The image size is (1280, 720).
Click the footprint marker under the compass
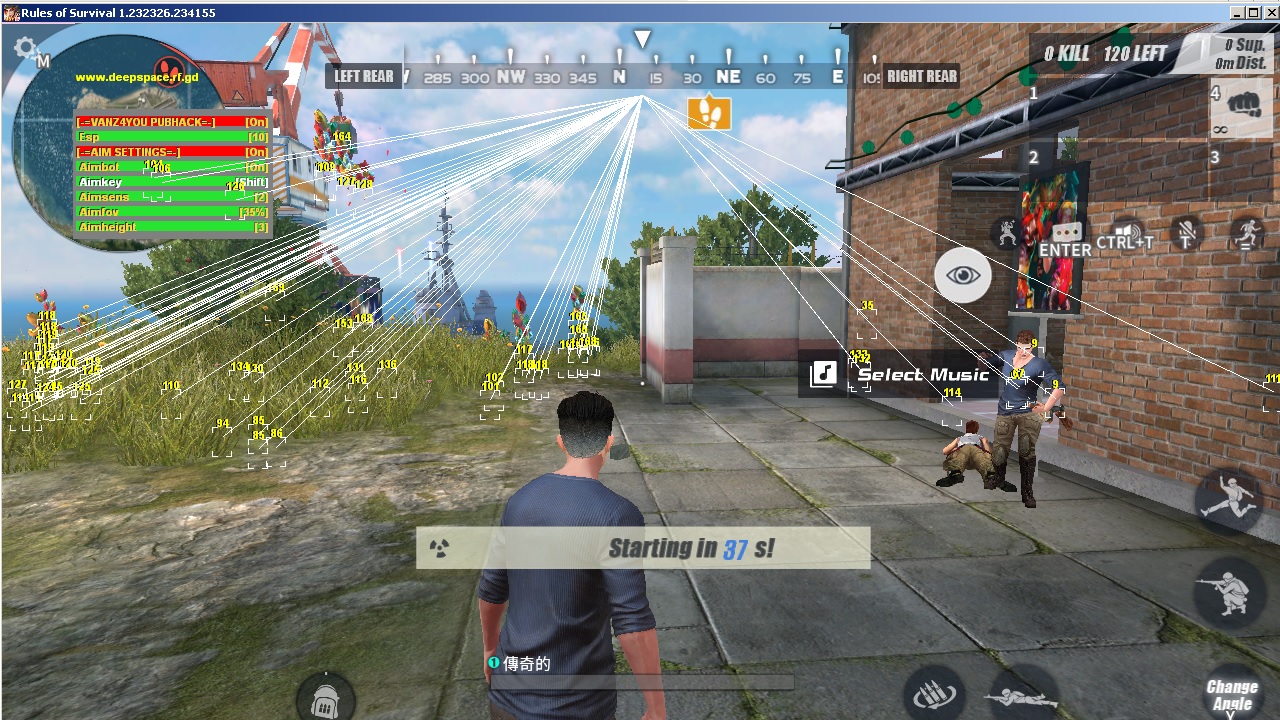(710, 113)
